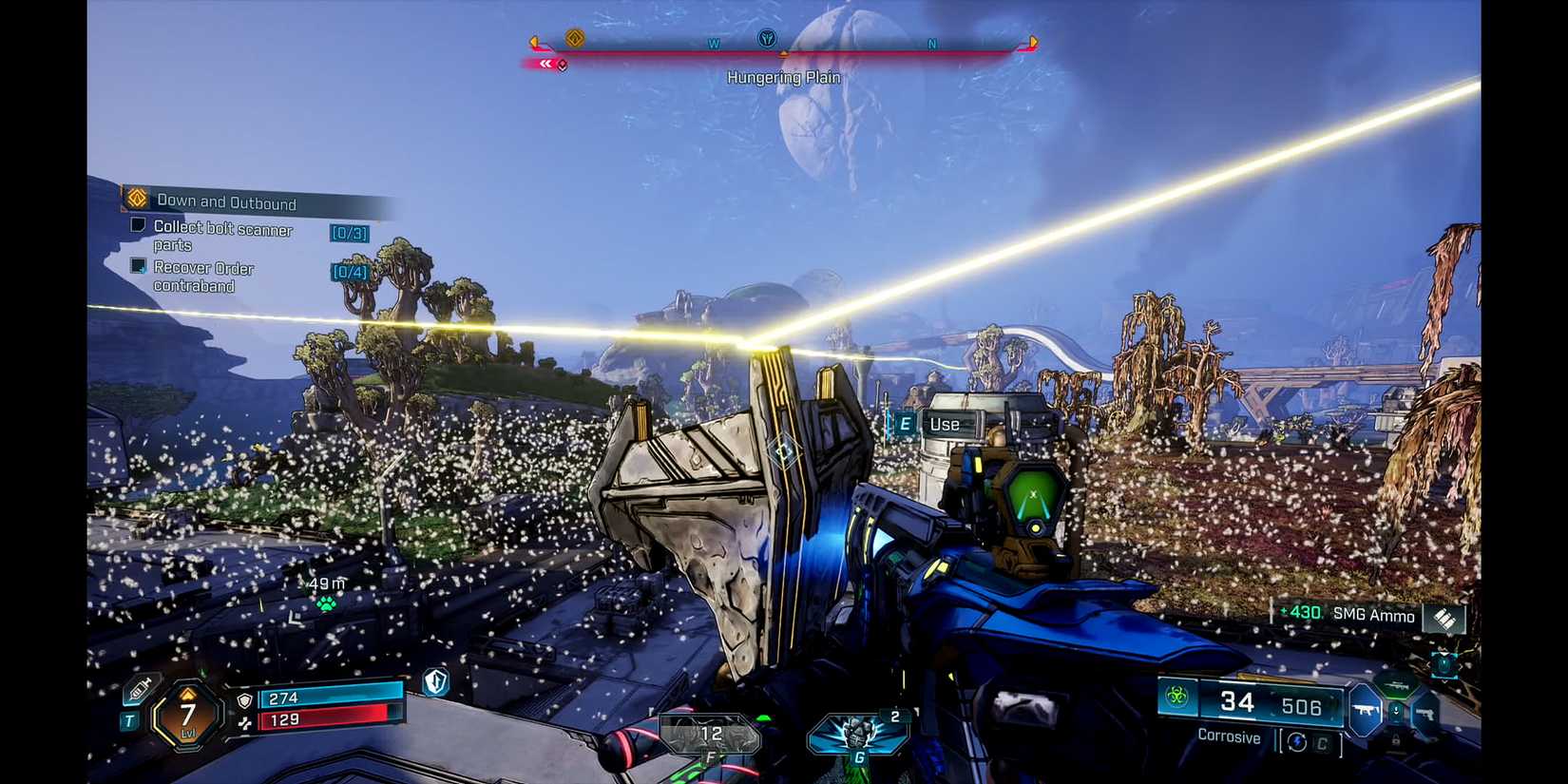Image resolution: width=1568 pixels, height=784 pixels.
Task: Click the left compass scroll arrow
Action: 532,42
